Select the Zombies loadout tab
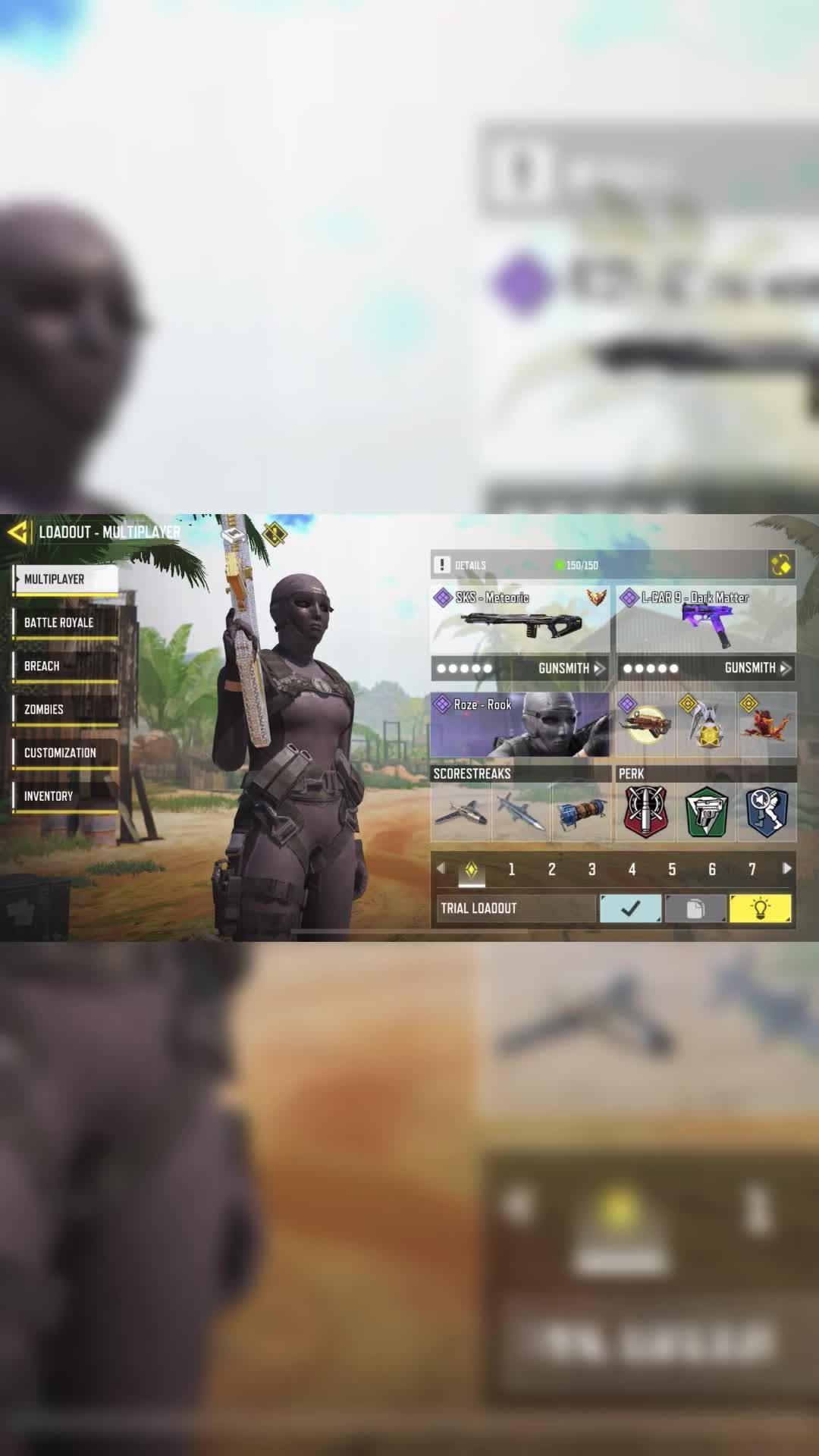This screenshot has height=1456, width=819. click(x=65, y=709)
